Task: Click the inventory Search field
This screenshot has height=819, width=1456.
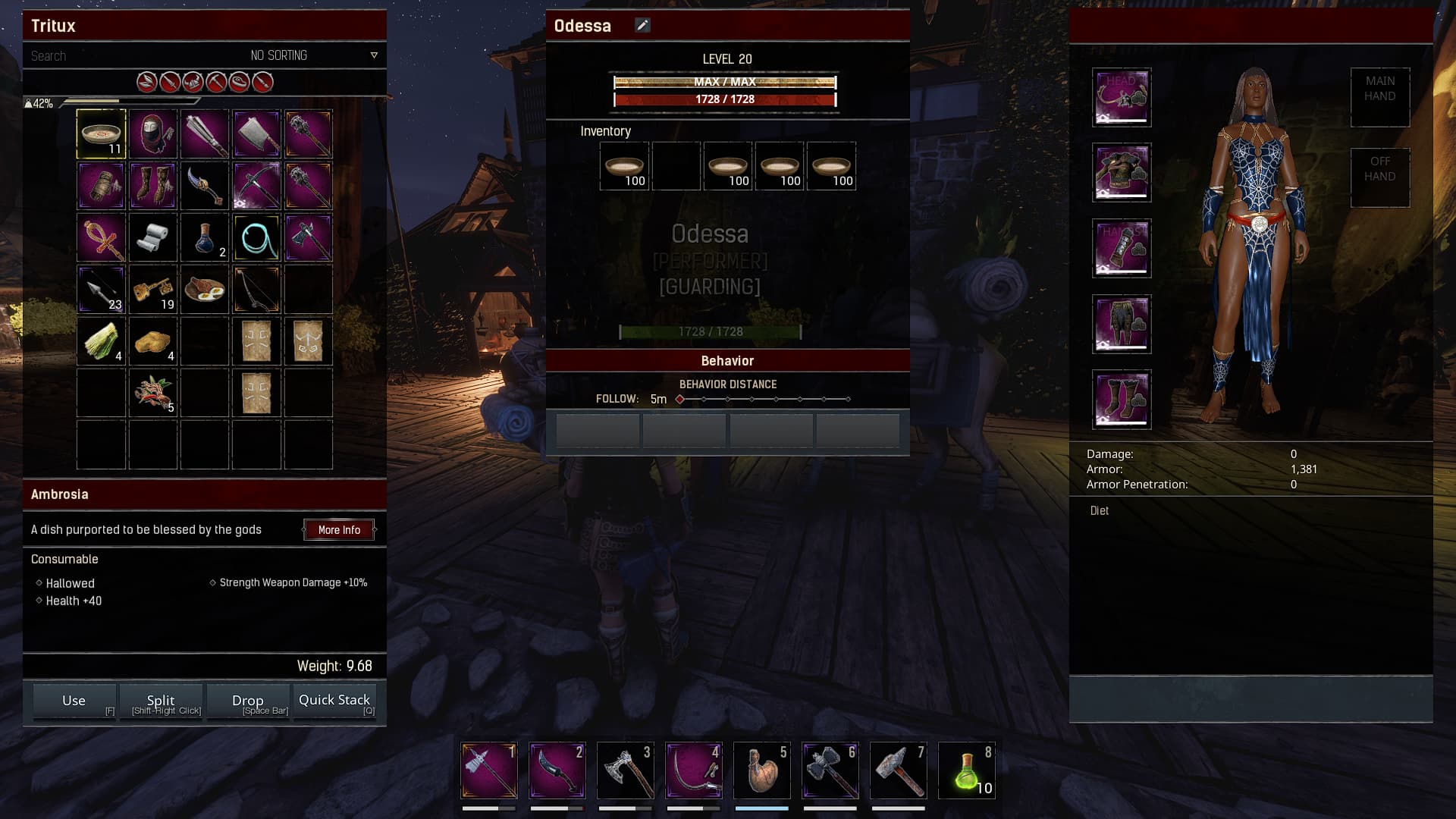Action: click(114, 56)
